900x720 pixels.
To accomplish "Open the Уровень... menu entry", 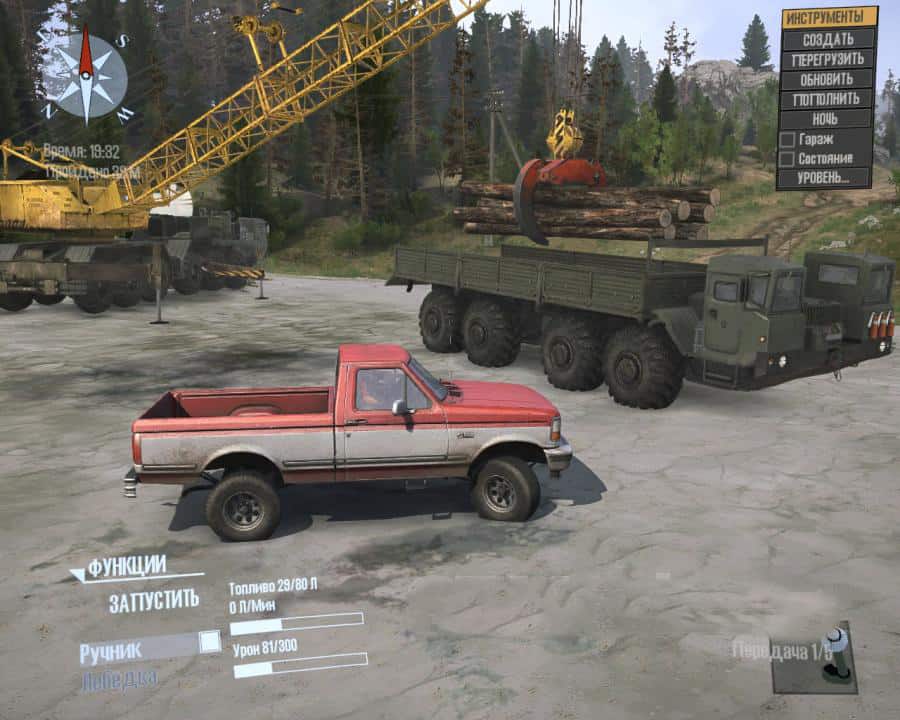I will [x=827, y=178].
